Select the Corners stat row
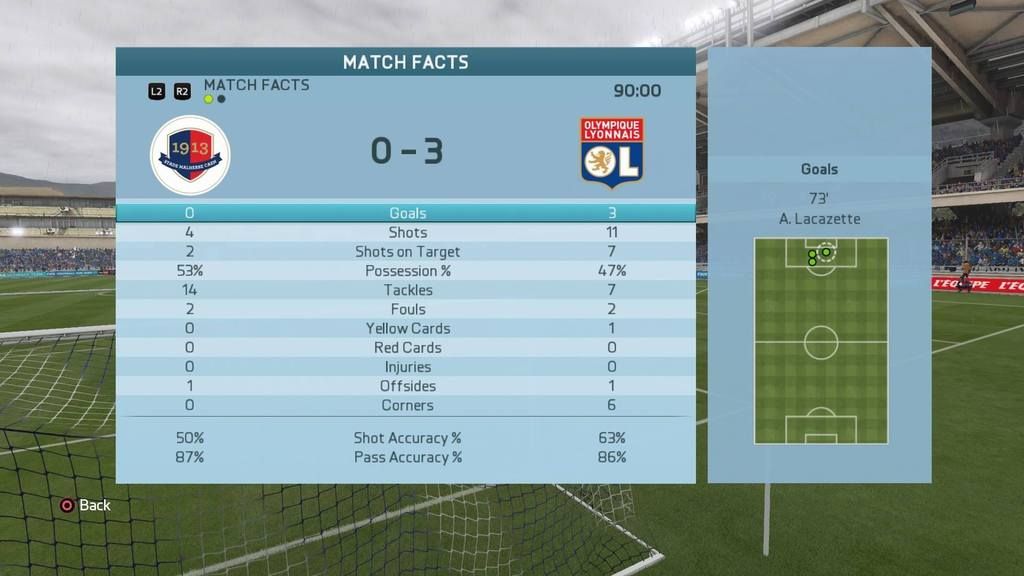Screen dimensions: 1024x576 (407, 405)
